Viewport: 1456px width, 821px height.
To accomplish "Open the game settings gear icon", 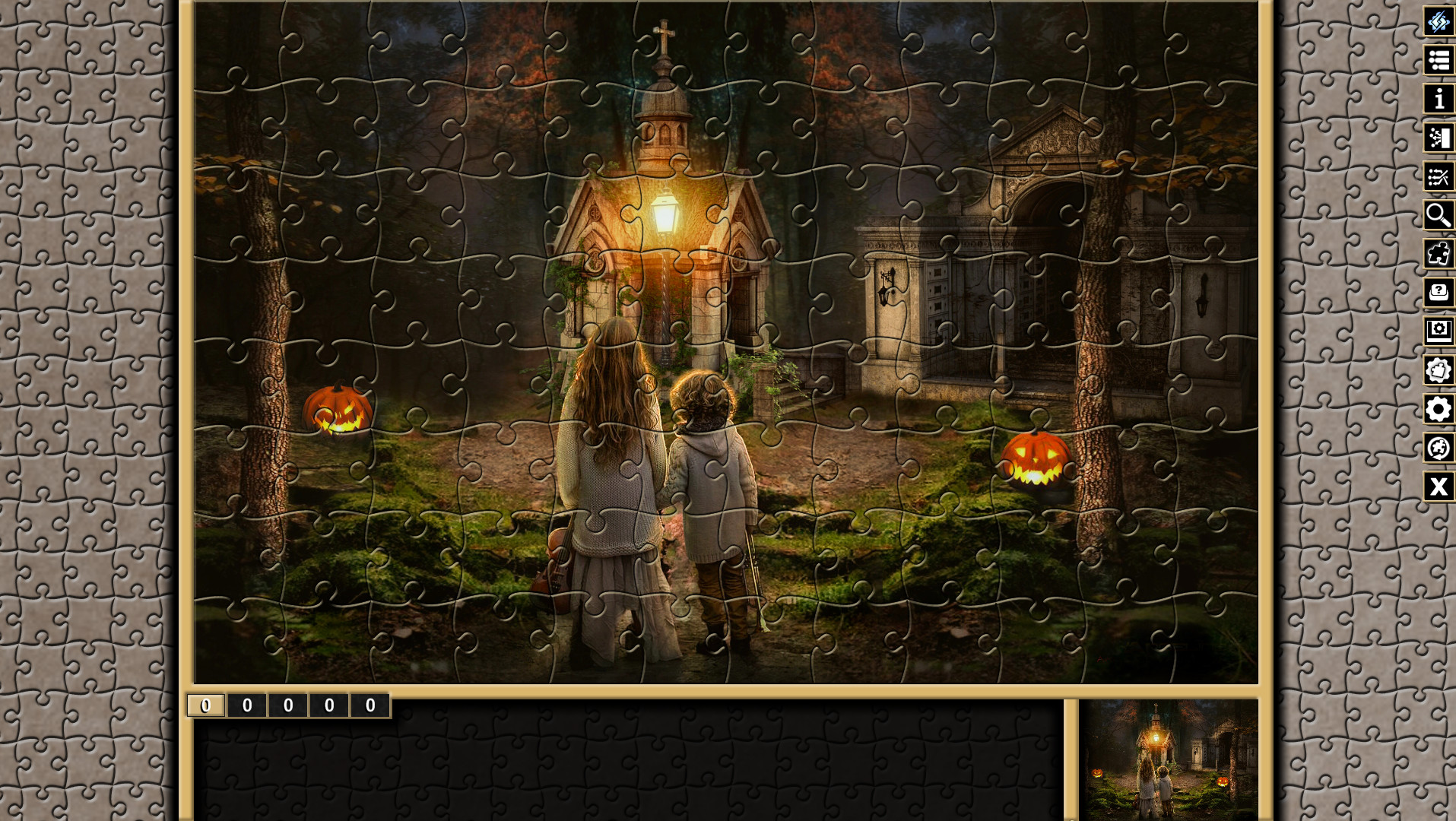I will pos(1437,410).
